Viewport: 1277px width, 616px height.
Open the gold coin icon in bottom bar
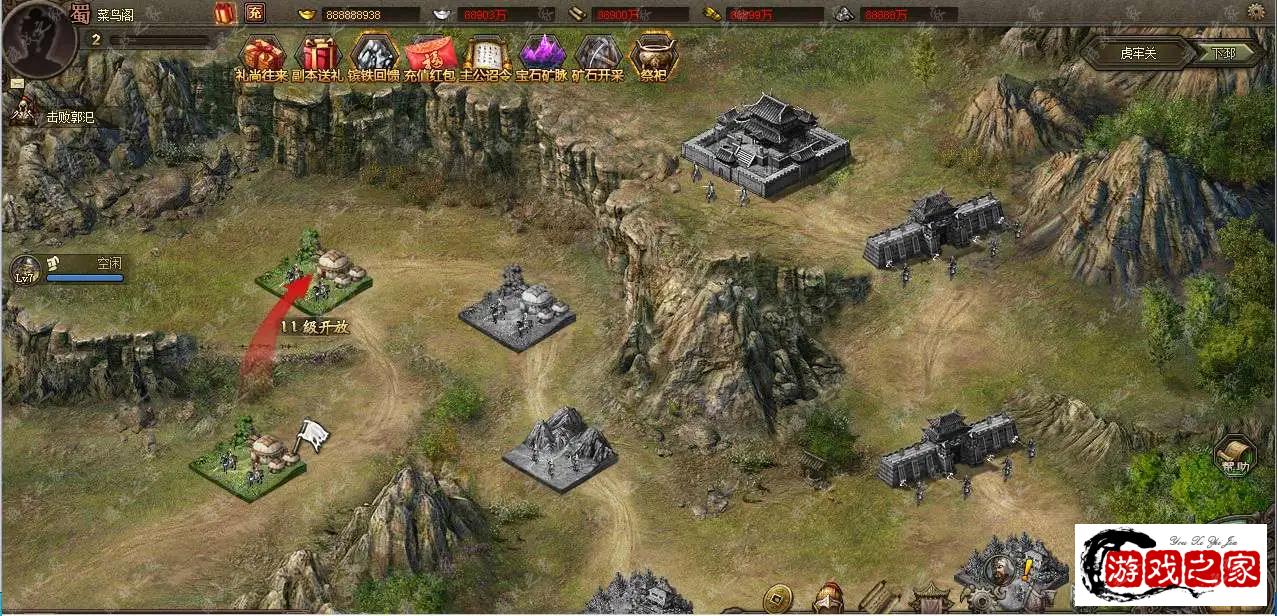pyautogui.click(x=775, y=598)
